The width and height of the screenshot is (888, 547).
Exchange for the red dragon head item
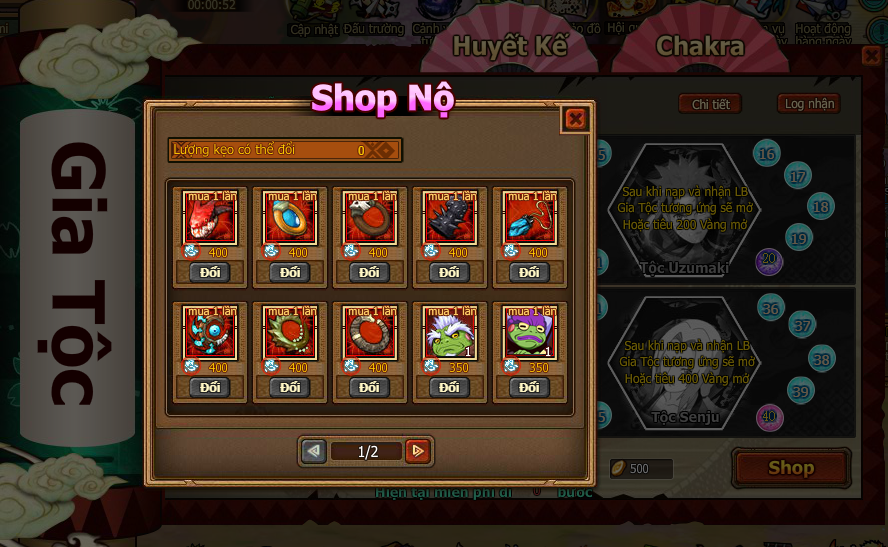[x=210, y=272]
